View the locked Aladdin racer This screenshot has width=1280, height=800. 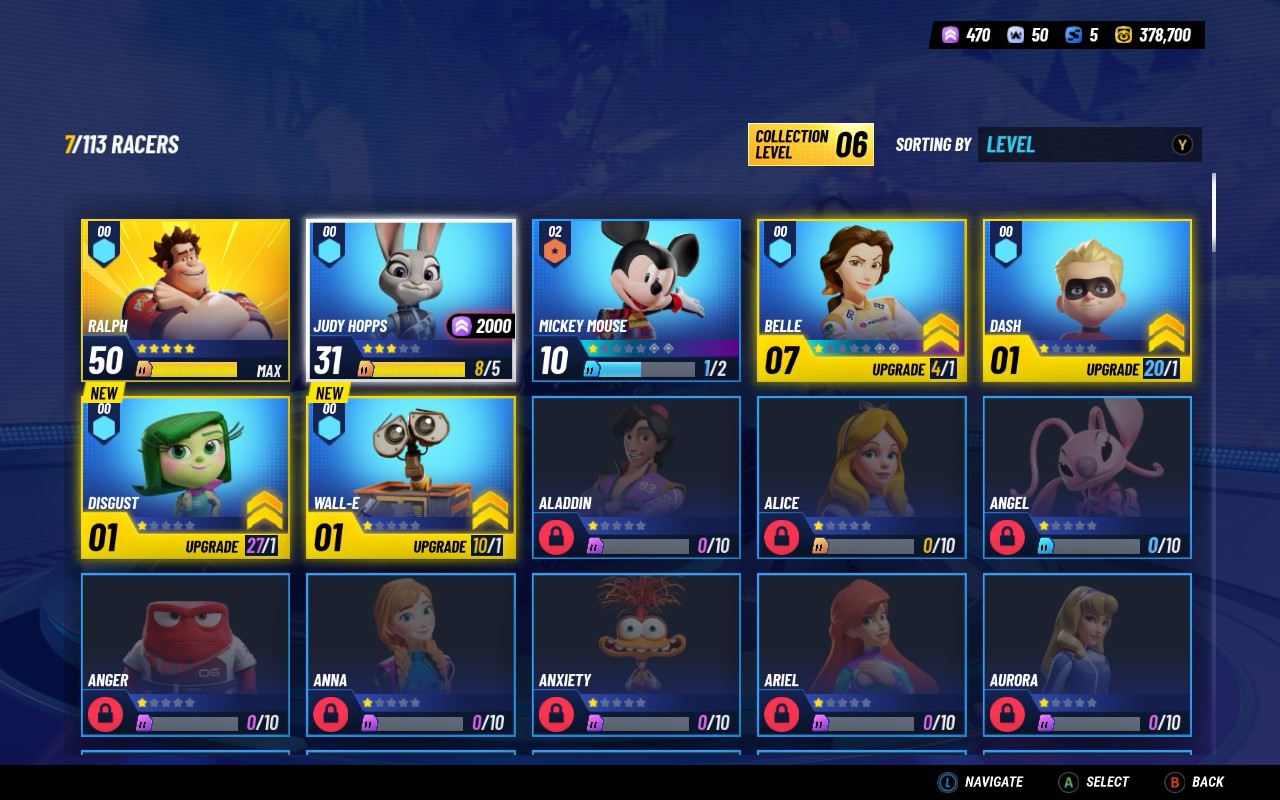[x=636, y=477]
